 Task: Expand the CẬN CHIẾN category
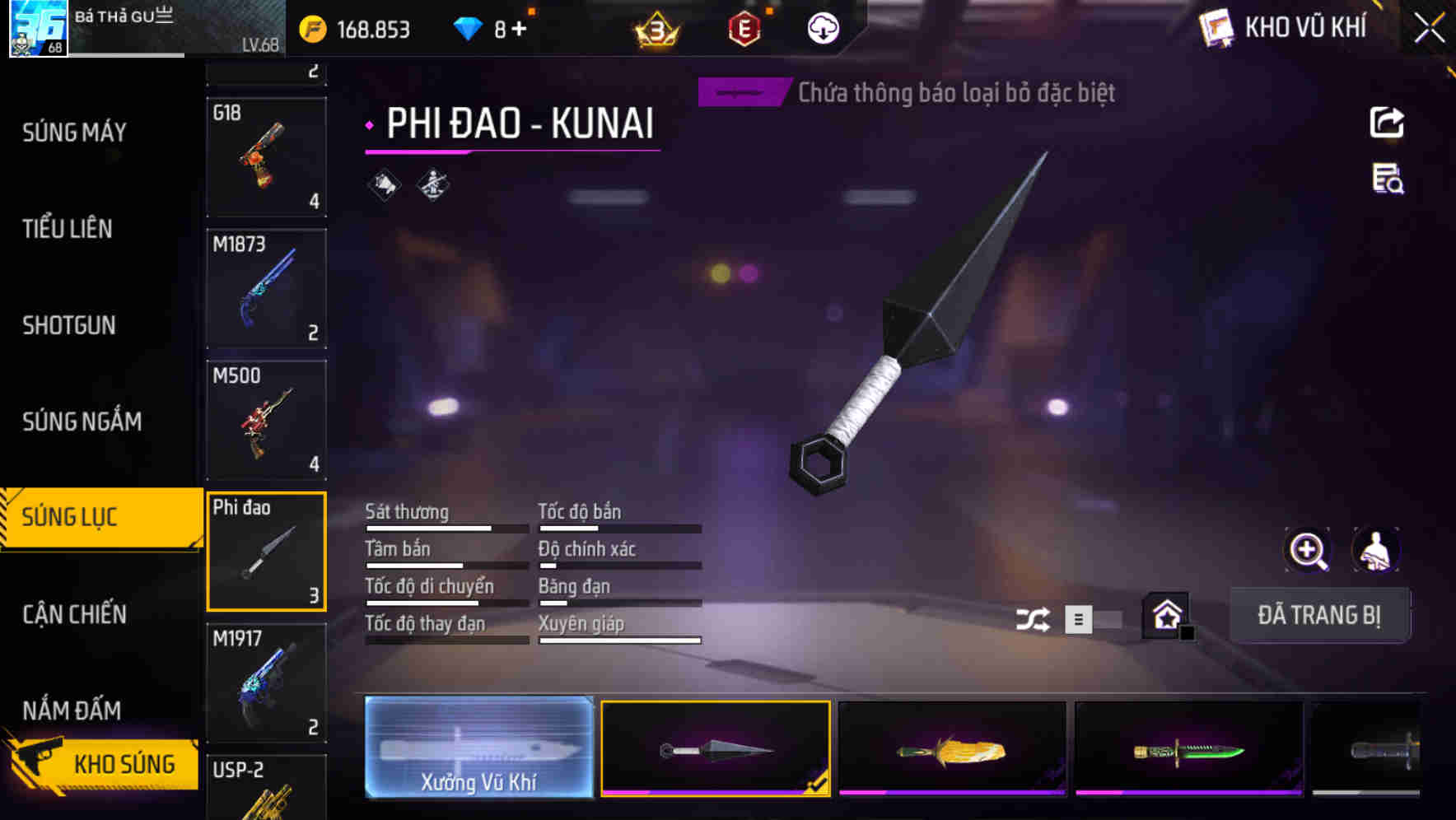[72, 614]
